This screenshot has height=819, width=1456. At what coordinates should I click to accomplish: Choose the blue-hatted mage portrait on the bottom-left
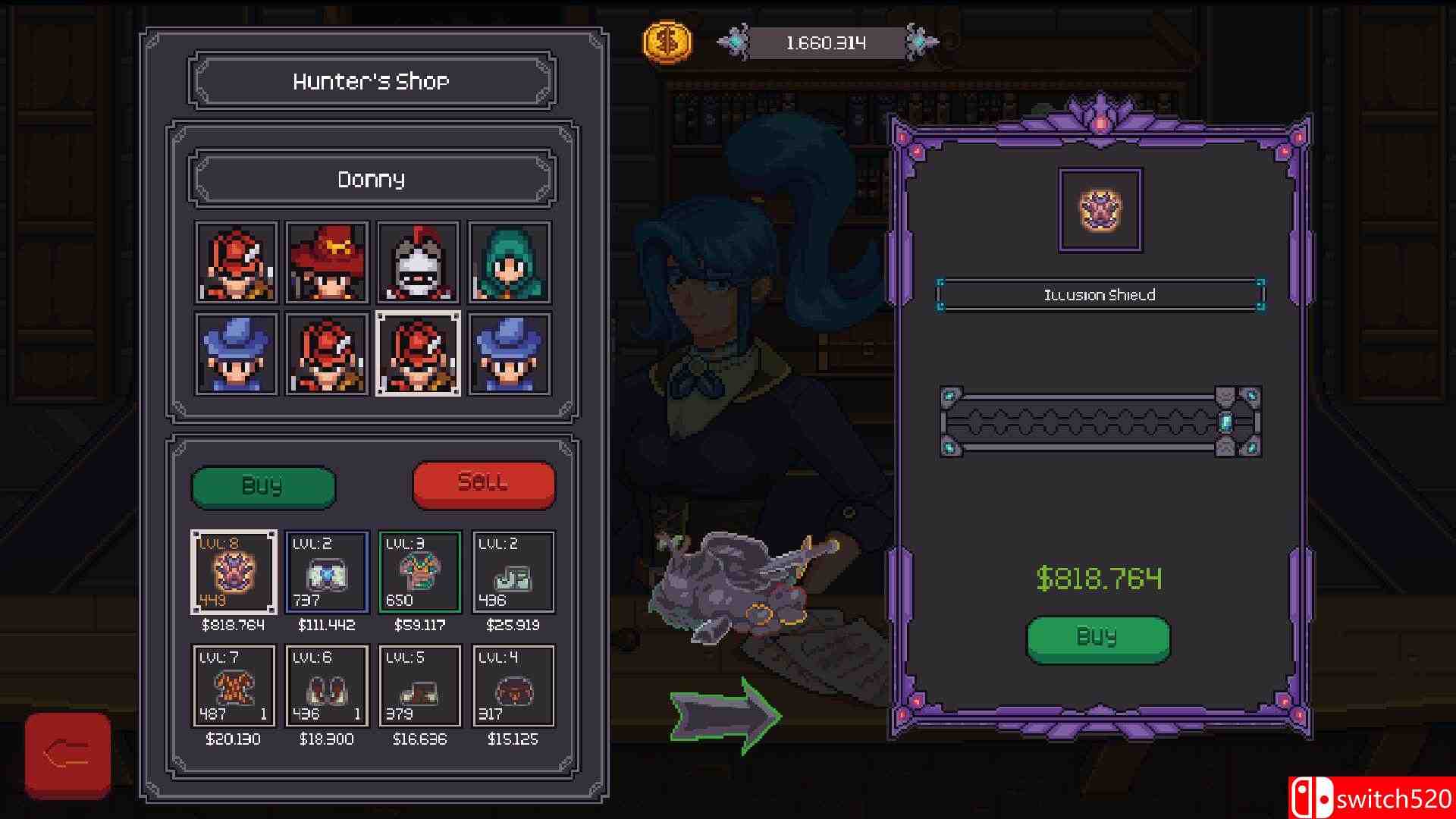click(235, 353)
